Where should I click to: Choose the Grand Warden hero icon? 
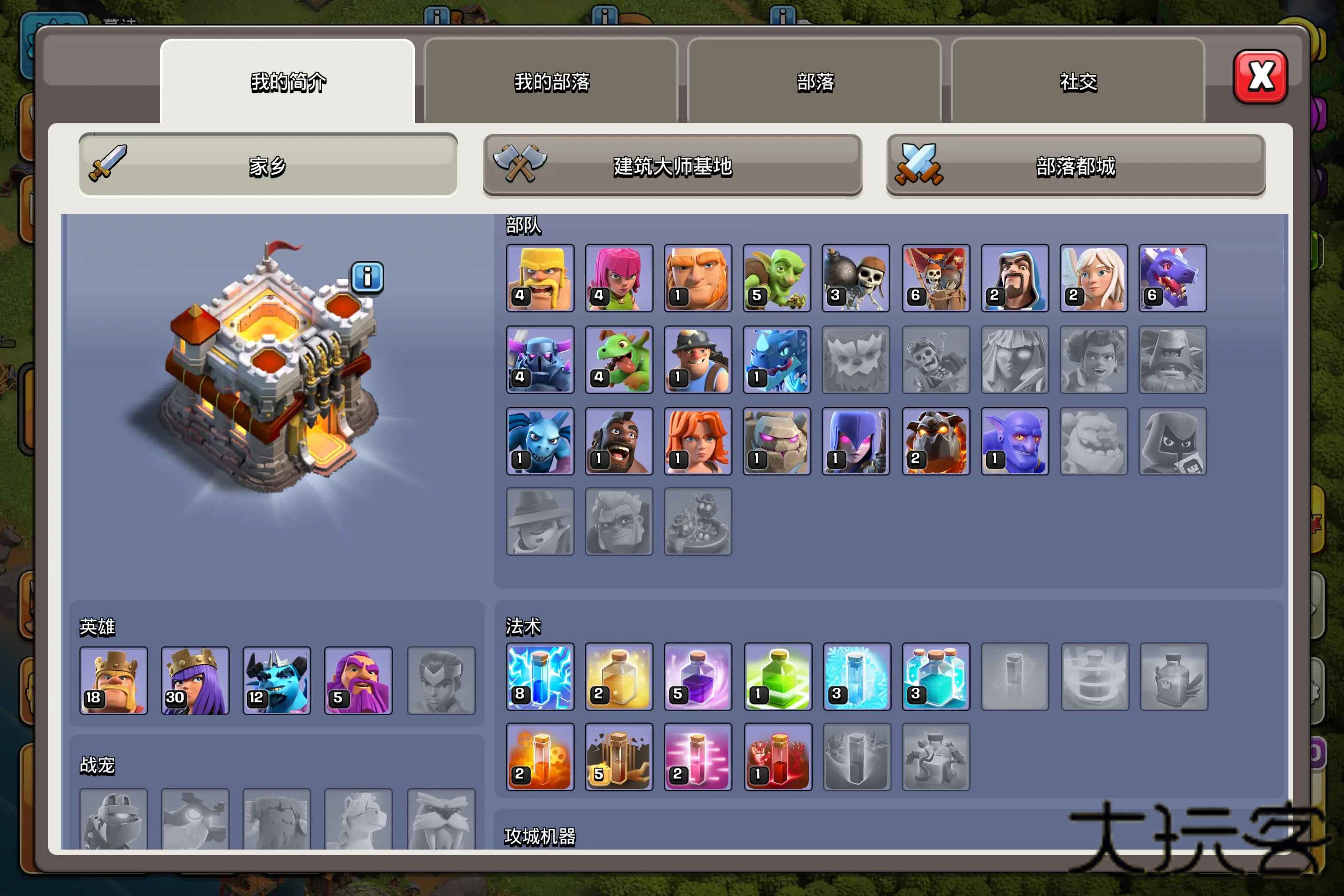(x=358, y=681)
